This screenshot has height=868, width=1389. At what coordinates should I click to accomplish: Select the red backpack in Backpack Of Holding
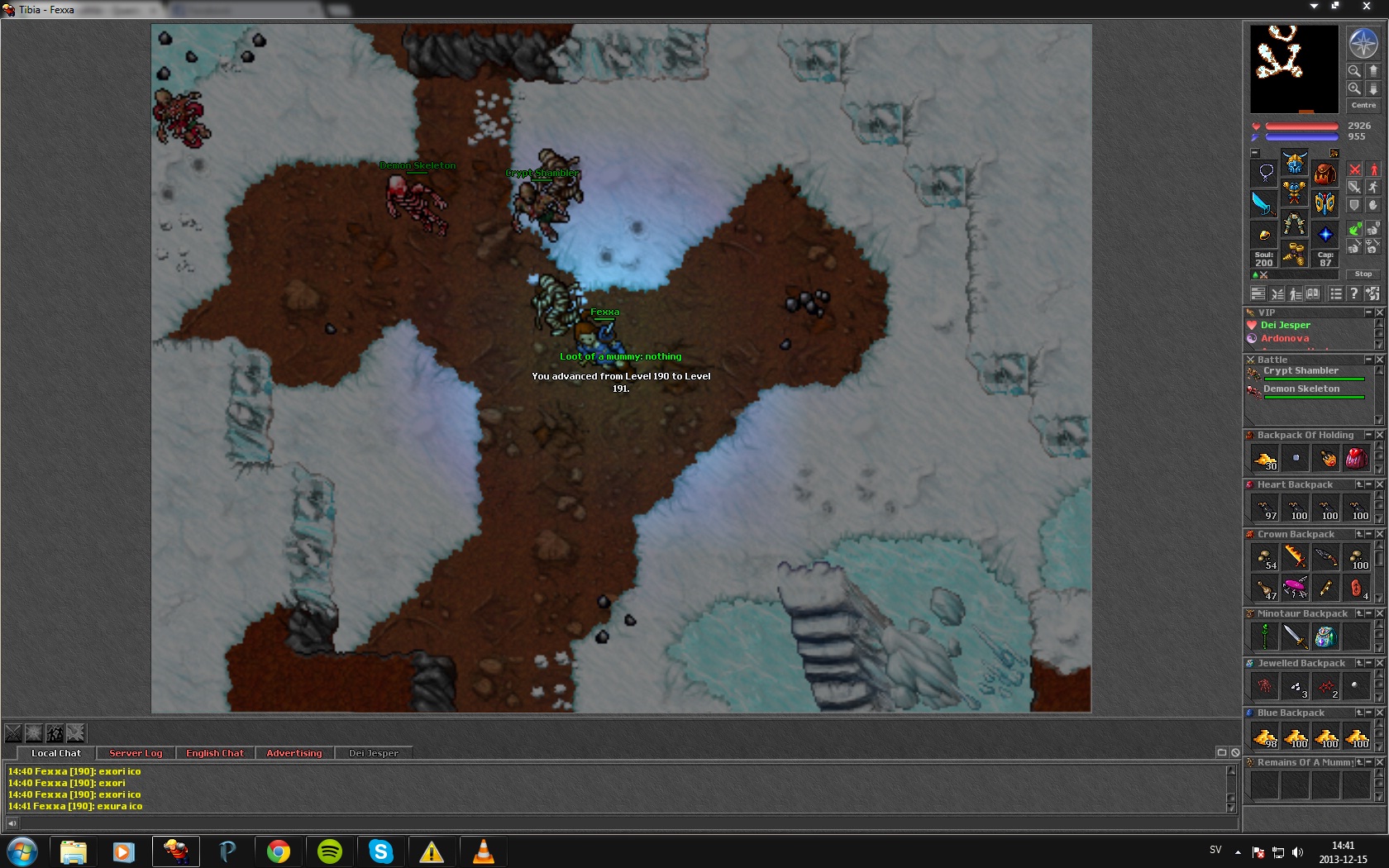coord(1356,458)
